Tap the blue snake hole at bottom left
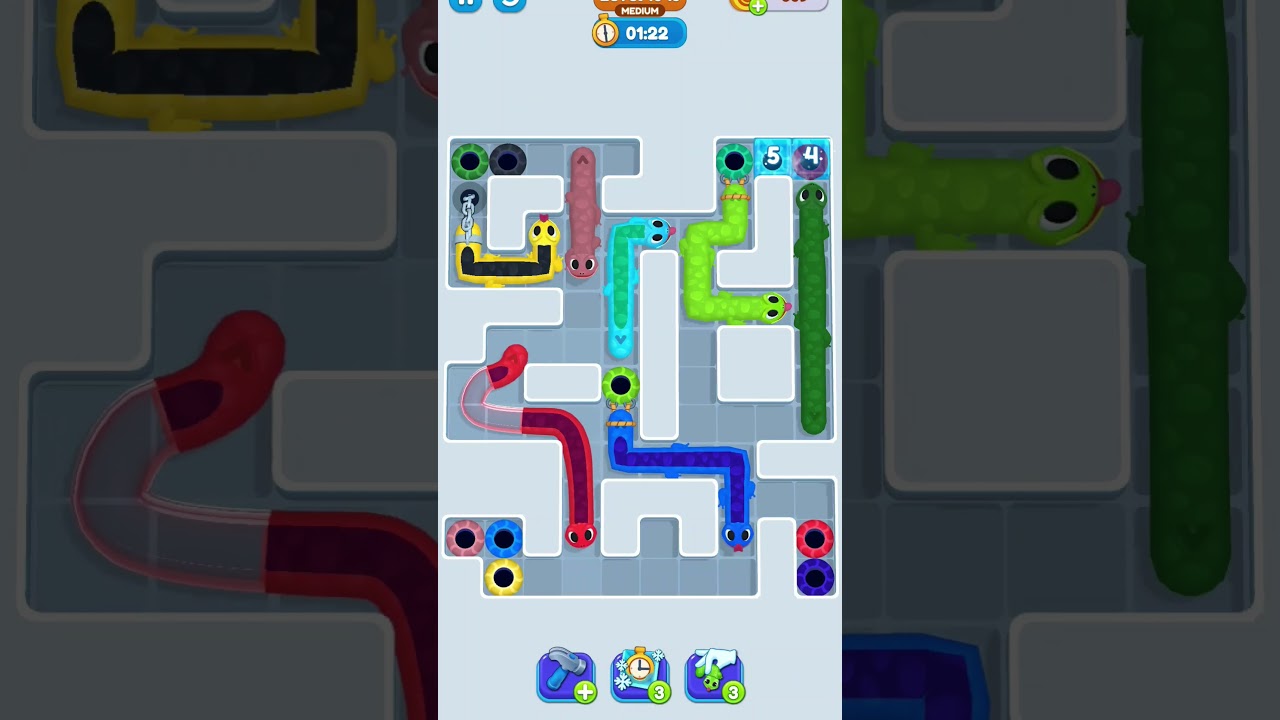 (x=503, y=538)
